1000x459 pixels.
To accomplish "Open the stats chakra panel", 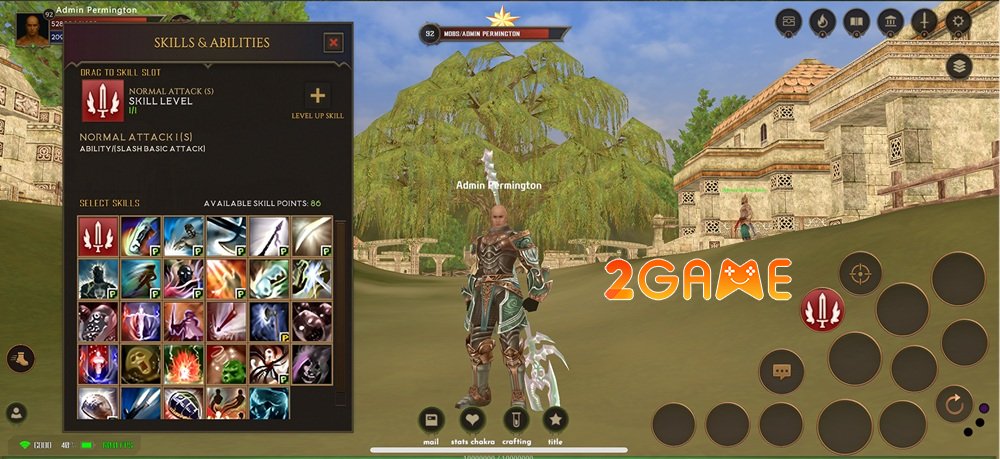I will click(472, 420).
